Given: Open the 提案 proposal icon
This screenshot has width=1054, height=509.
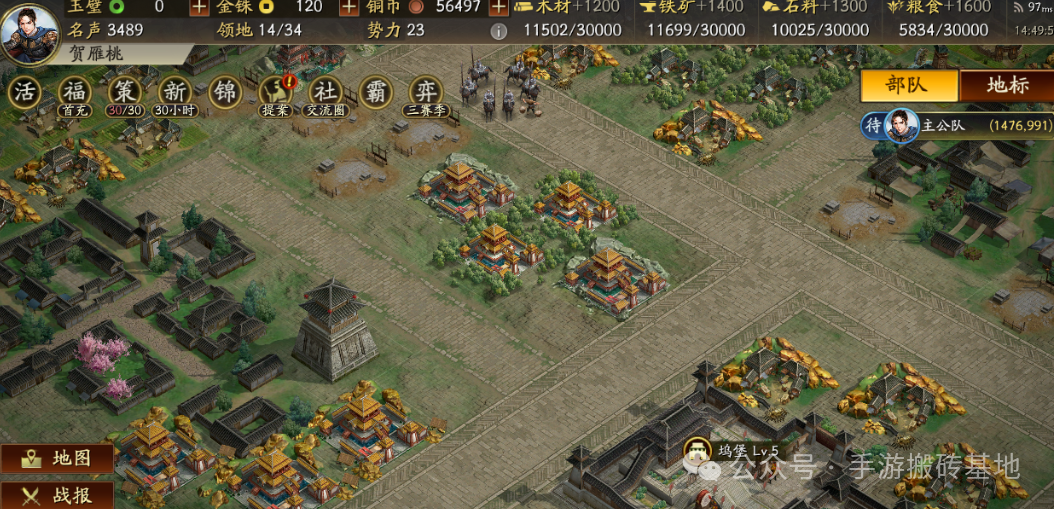Looking at the screenshot, I should 275,92.
